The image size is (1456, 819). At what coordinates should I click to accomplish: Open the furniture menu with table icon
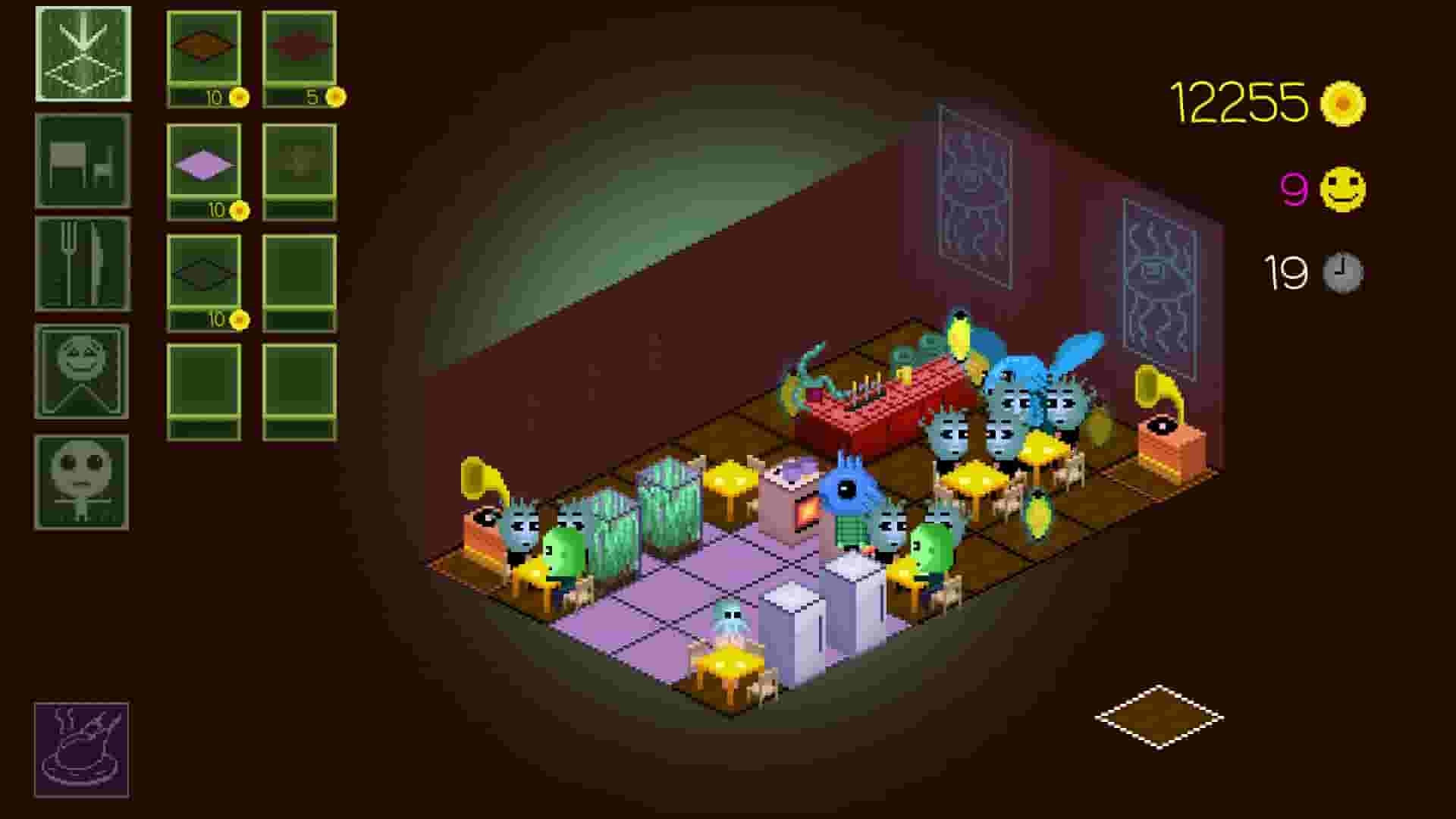[x=81, y=161]
